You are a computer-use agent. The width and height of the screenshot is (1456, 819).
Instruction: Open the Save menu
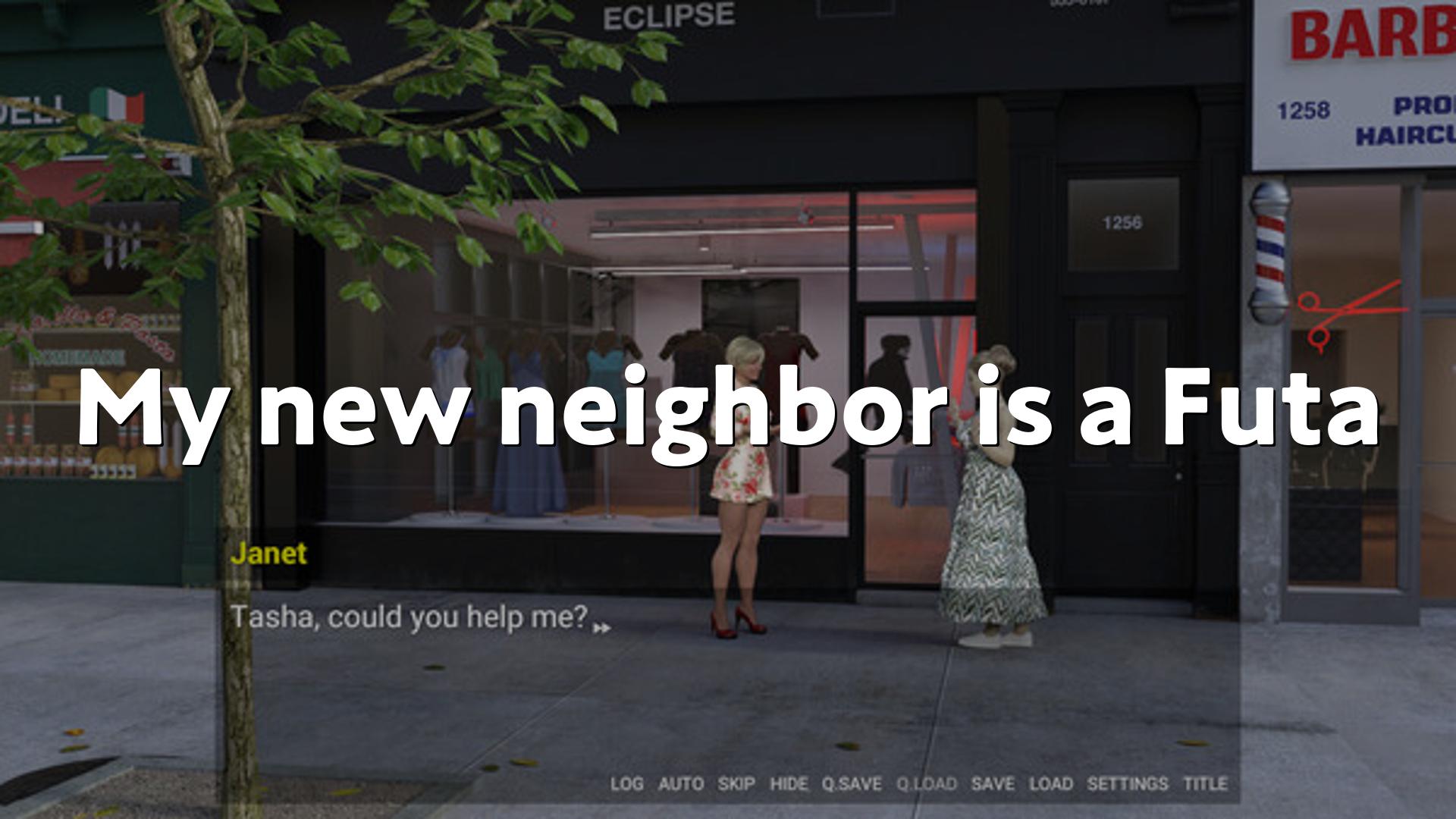point(993,784)
